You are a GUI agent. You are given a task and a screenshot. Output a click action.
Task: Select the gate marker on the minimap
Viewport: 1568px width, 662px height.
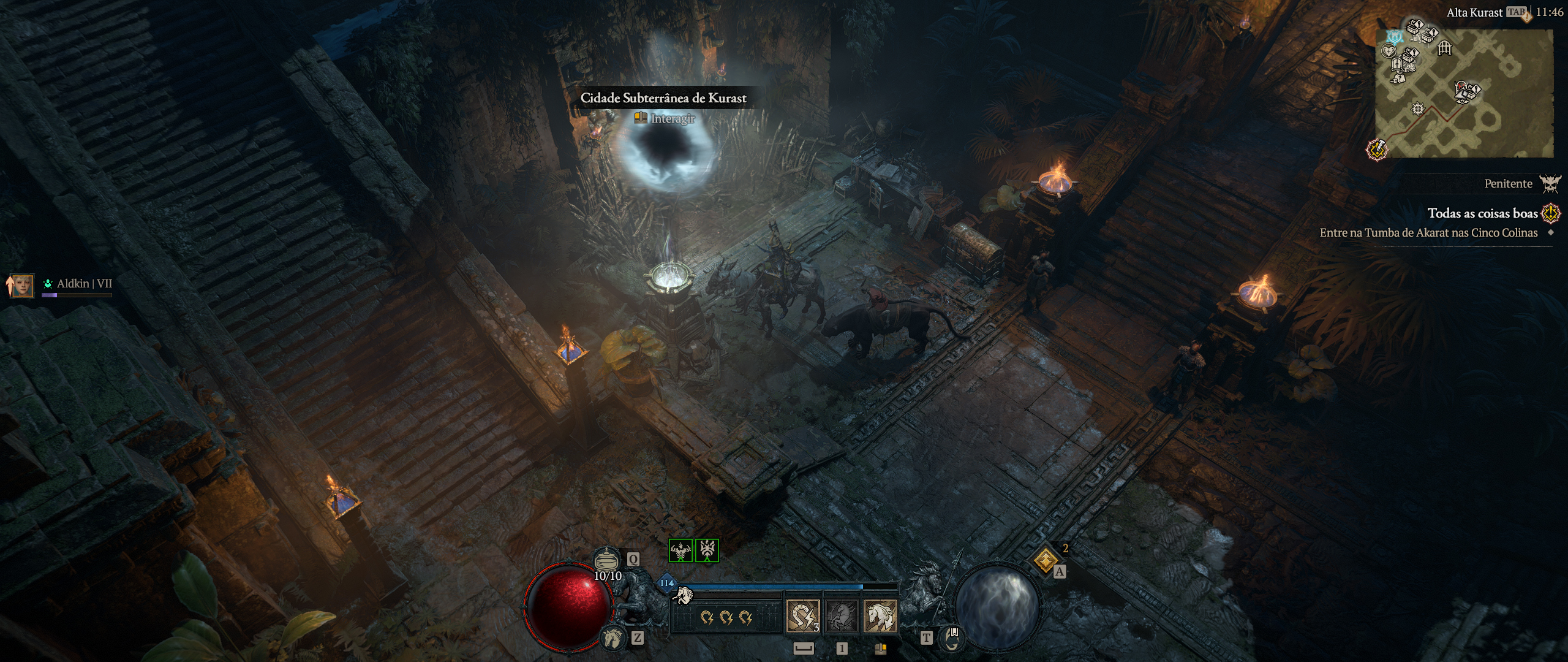(1445, 48)
